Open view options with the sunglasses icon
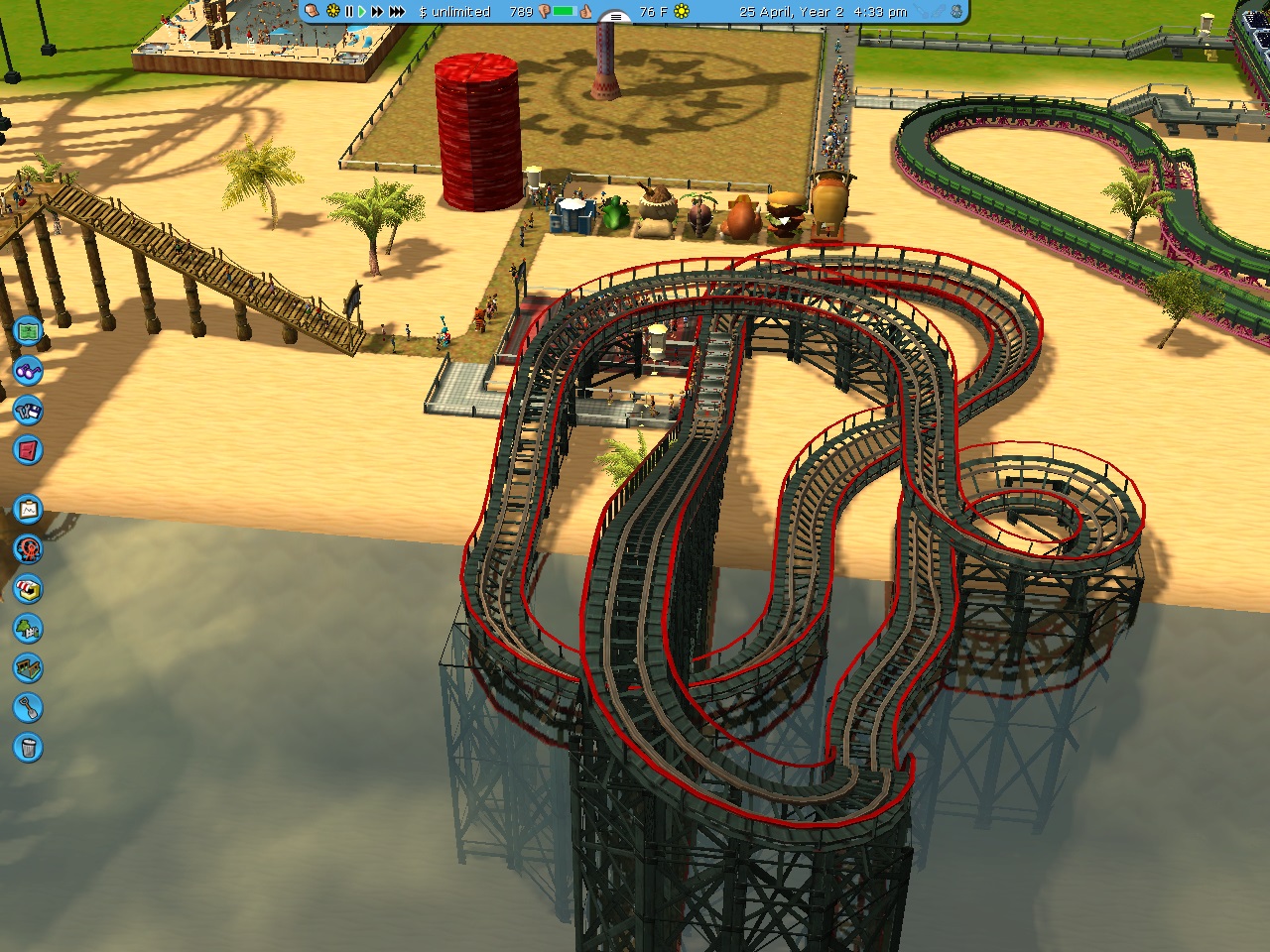 click(x=28, y=371)
